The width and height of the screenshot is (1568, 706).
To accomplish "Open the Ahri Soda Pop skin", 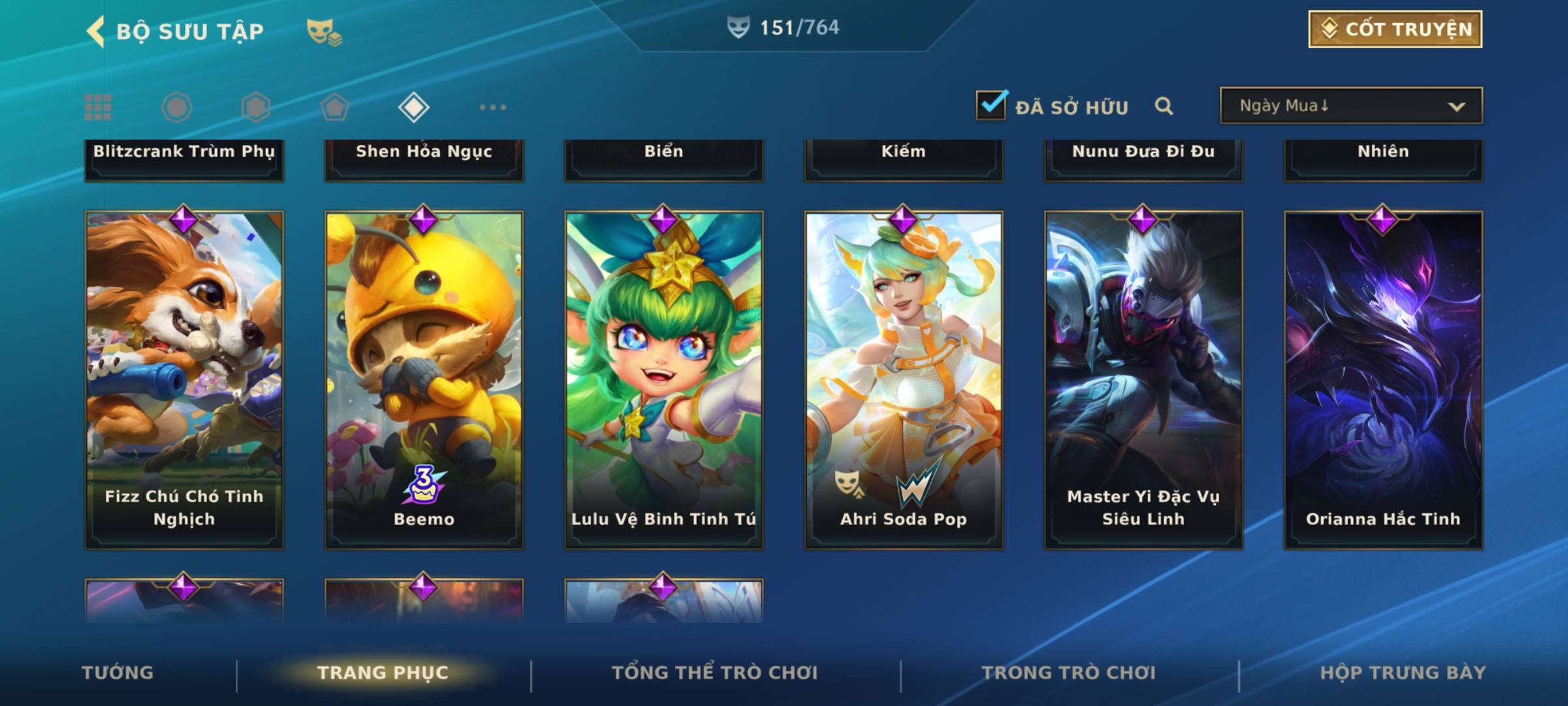I will pos(904,379).
